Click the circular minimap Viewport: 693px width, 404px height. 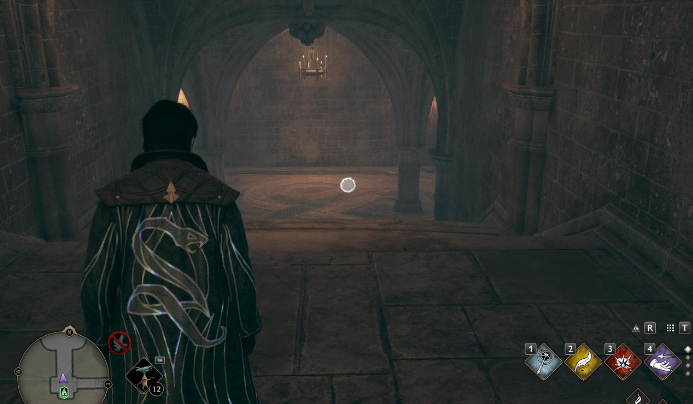coord(62,366)
